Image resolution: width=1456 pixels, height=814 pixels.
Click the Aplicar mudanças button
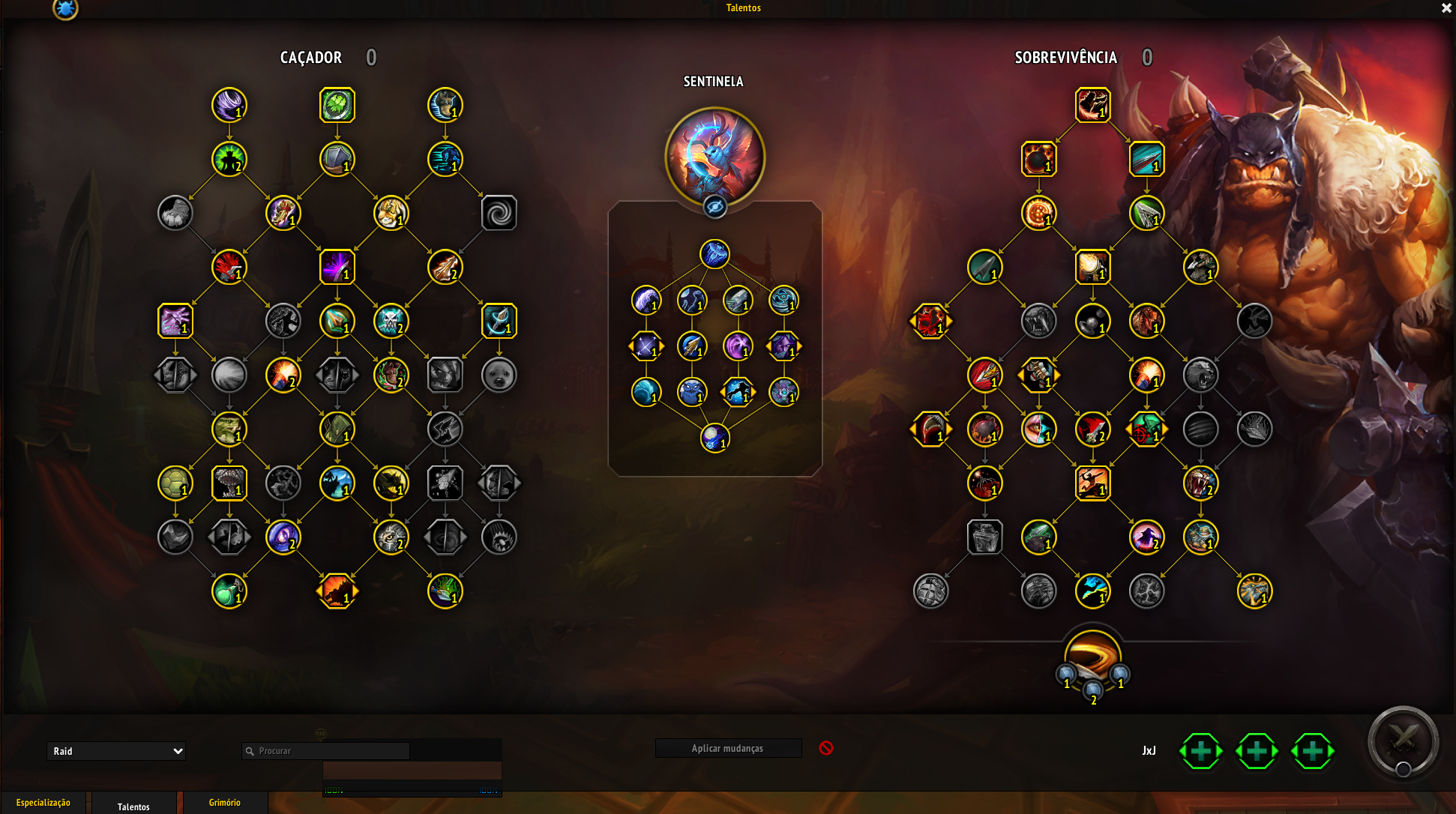click(x=727, y=748)
